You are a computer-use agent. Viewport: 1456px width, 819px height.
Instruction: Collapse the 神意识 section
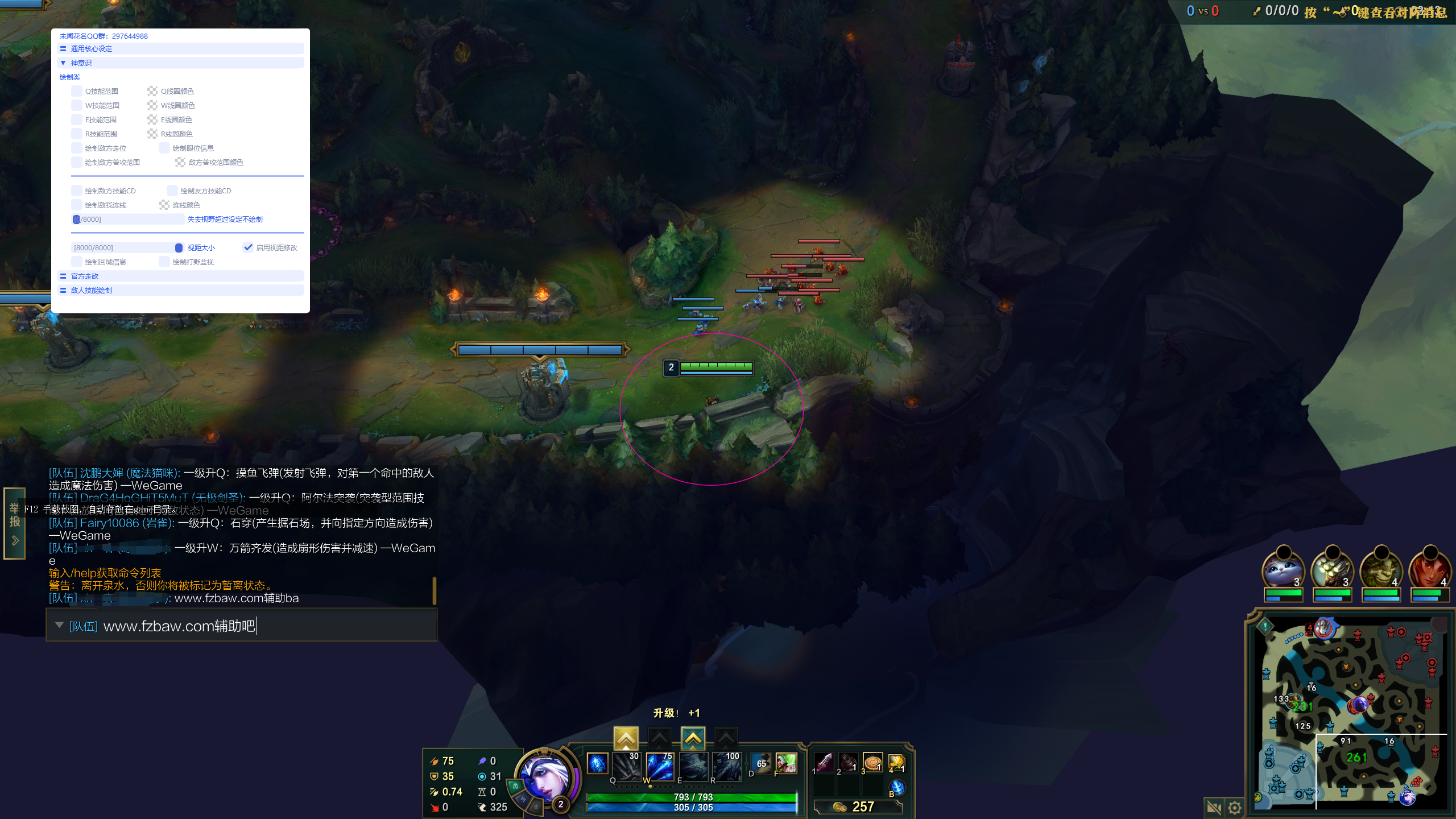[81, 63]
